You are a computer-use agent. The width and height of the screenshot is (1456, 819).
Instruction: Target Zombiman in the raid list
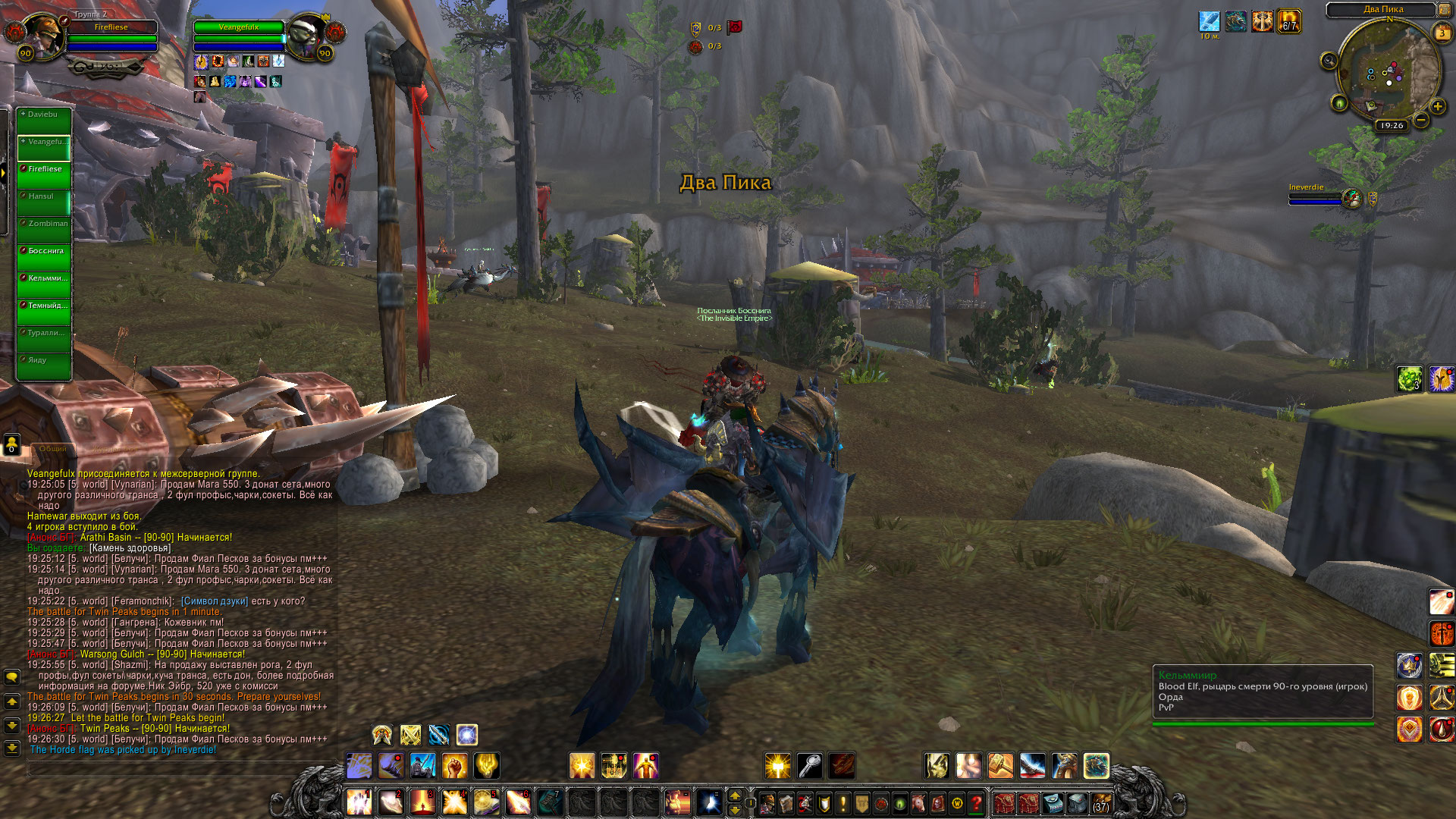coord(44,231)
